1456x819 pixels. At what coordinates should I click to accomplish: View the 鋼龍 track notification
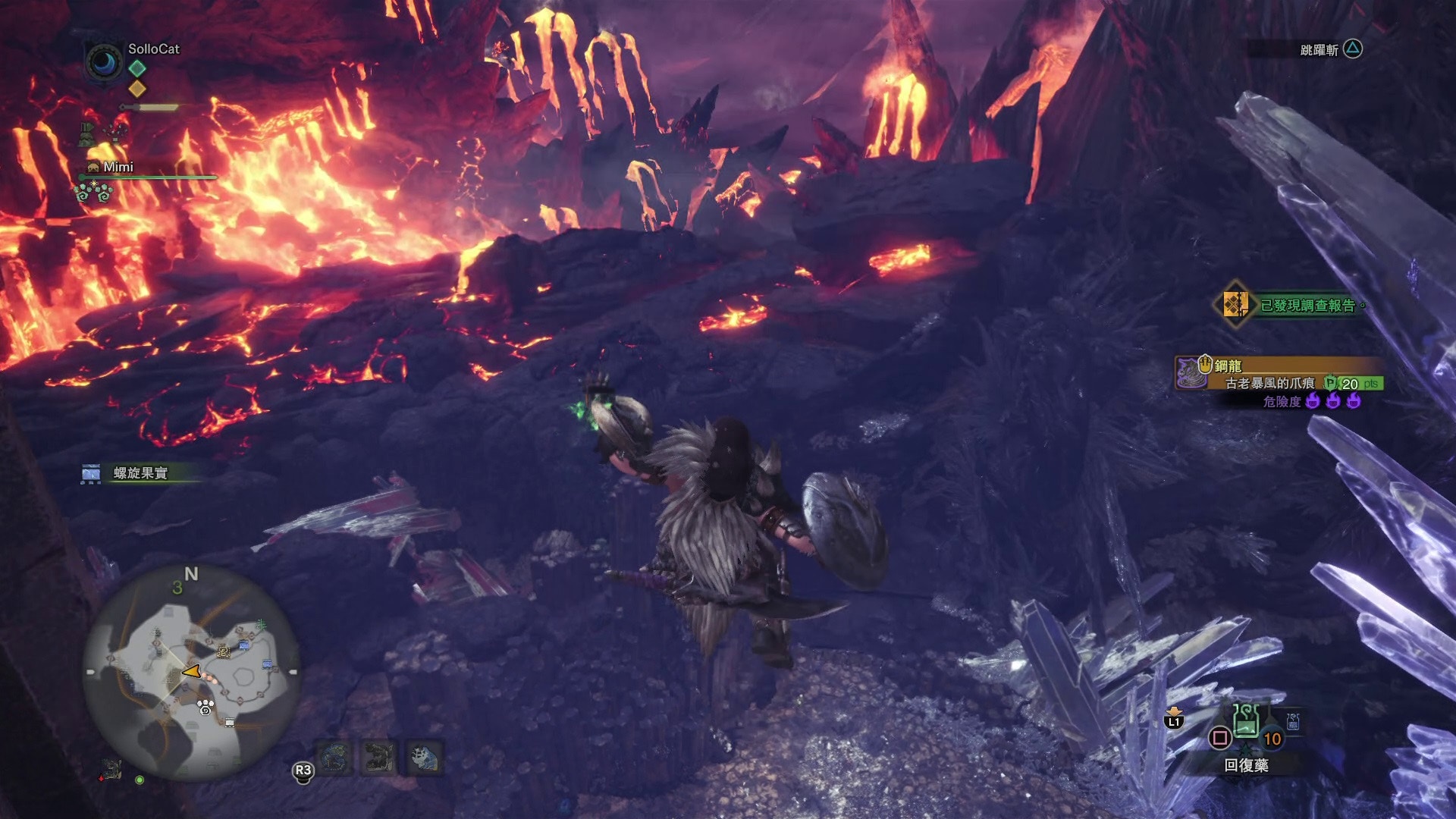1280,383
